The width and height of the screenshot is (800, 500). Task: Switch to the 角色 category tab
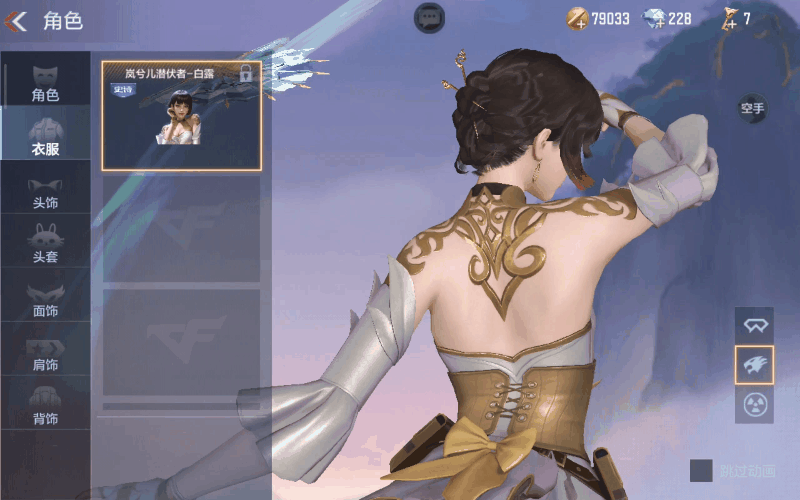pyautogui.click(x=45, y=82)
